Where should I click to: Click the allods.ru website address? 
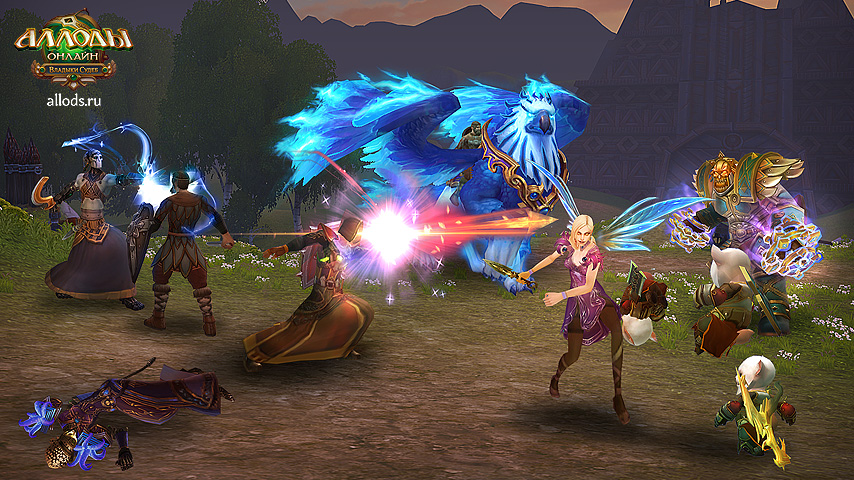[x=74, y=99]
